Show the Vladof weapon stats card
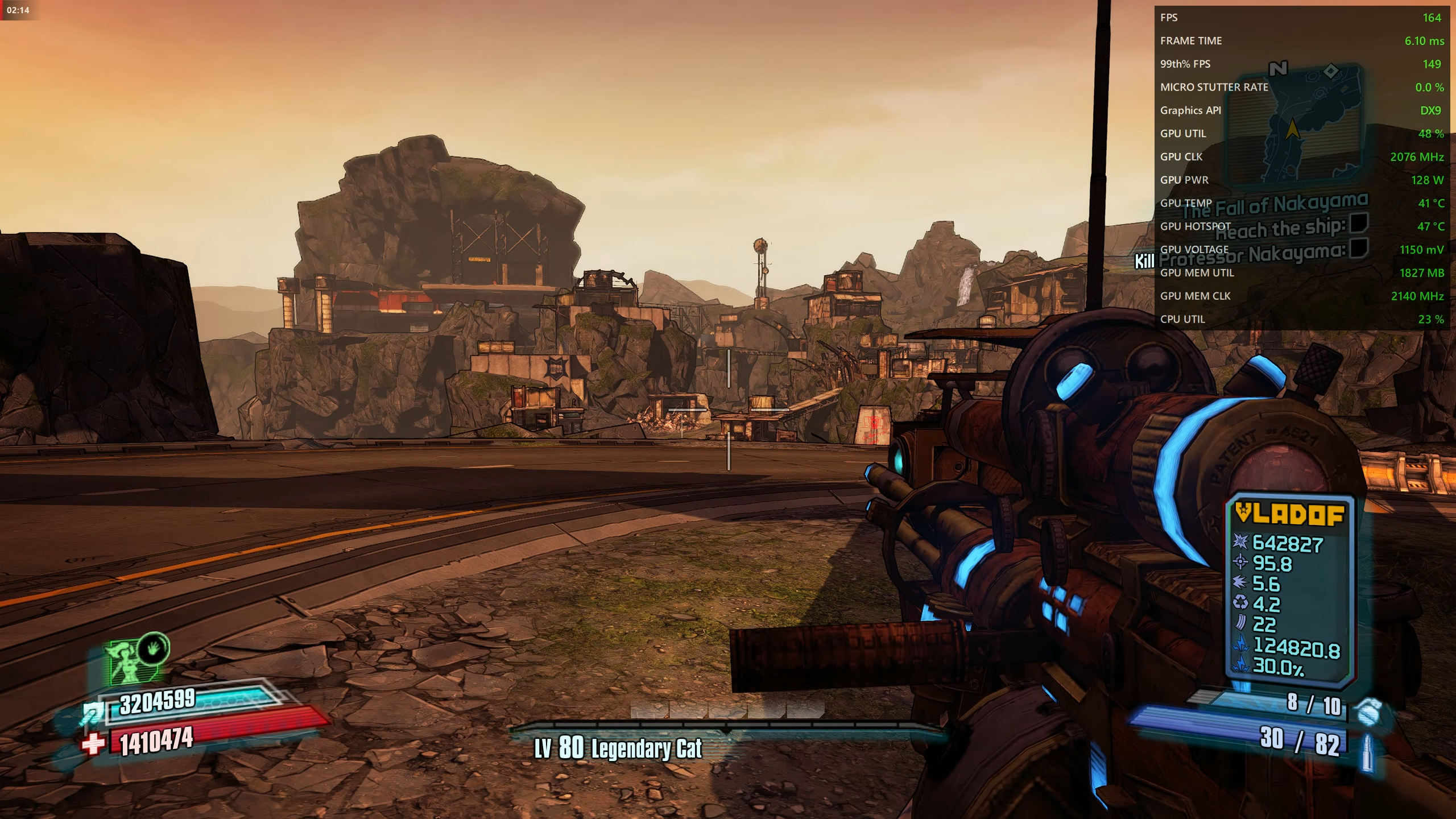The image size is (1456, 819). point(1288,589)
